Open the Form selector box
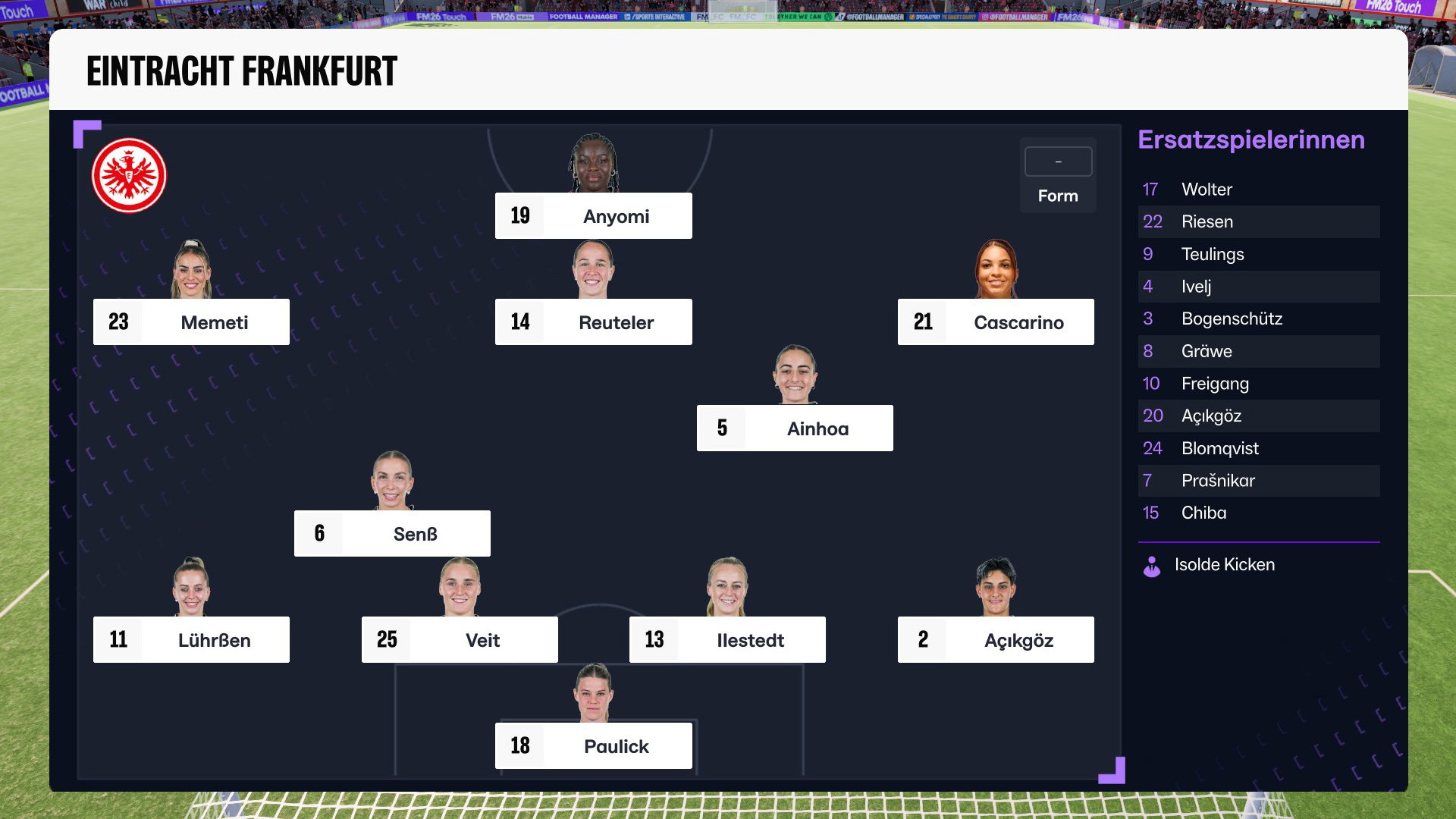 tap(1058, 162)
